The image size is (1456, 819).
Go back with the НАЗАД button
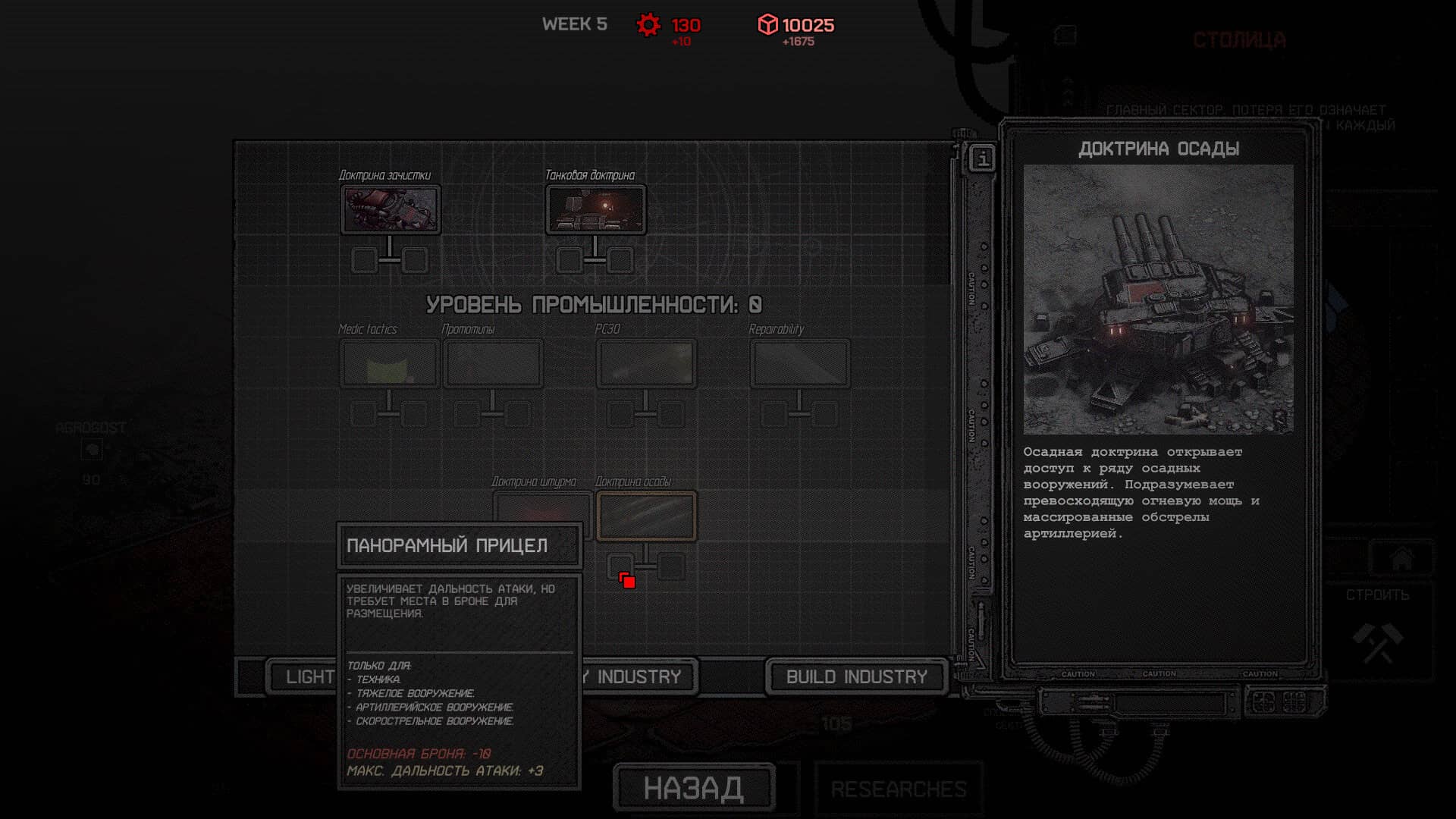tap(694, 788)
